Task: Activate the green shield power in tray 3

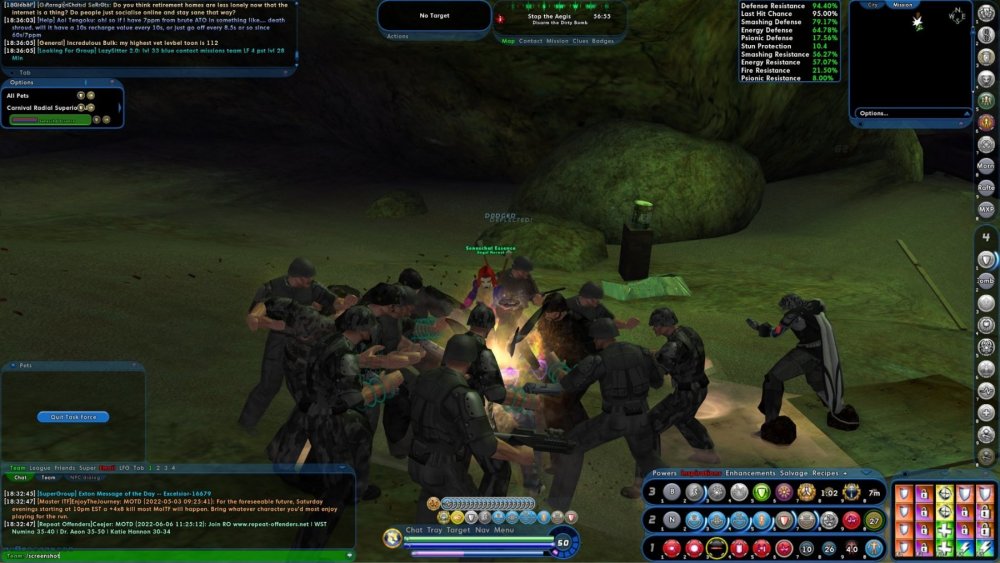Action: 760,492
